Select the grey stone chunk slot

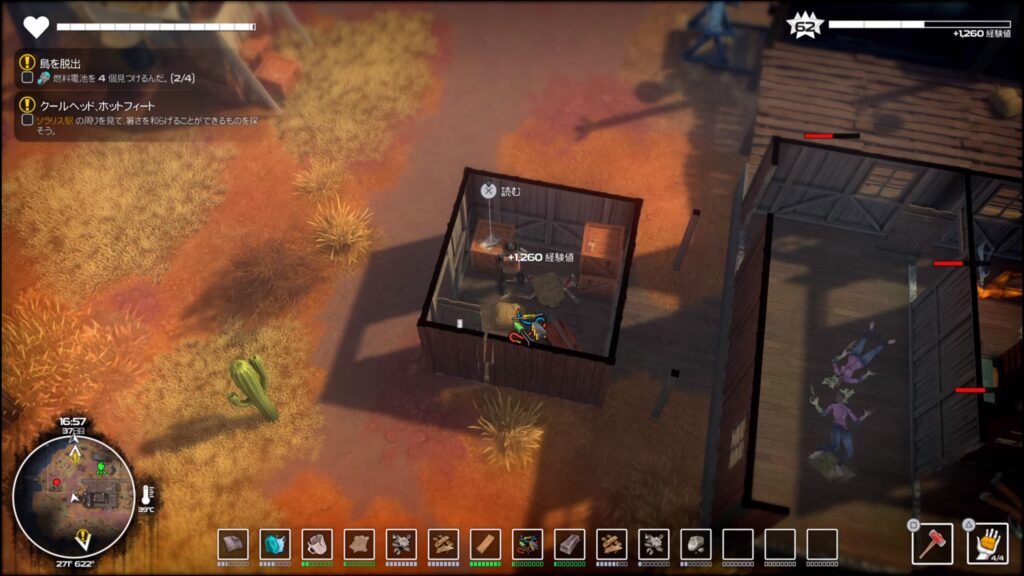pyautogui.click(x=695, y=544)
